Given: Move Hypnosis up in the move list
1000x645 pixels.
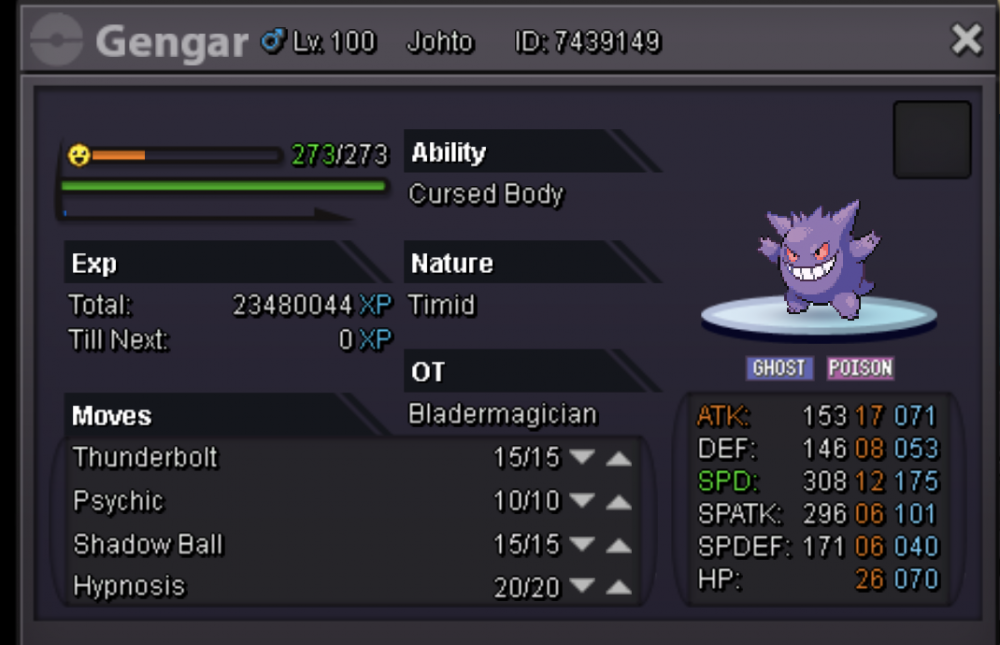Looking at the screenshot, I should [619, 588].
